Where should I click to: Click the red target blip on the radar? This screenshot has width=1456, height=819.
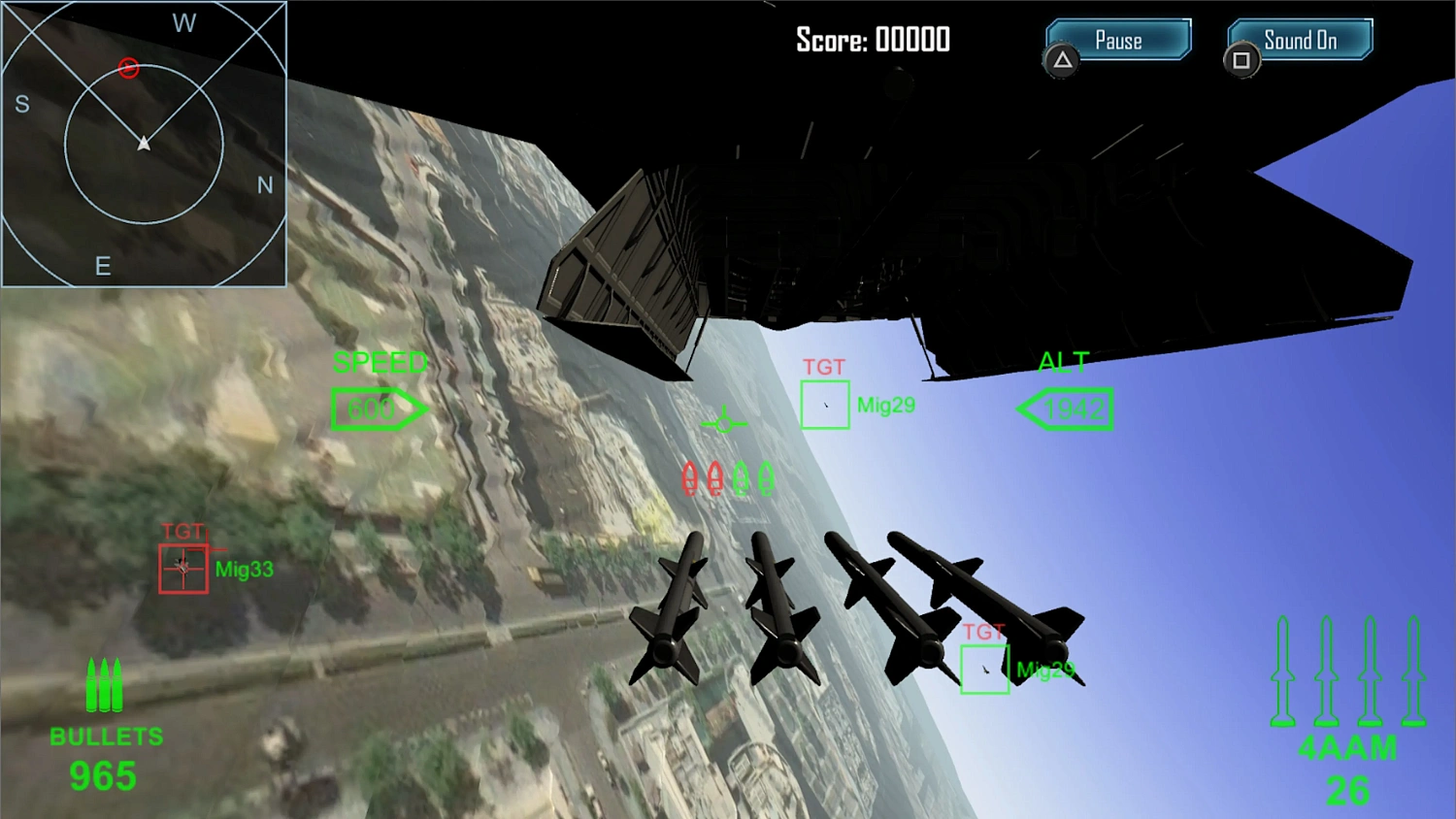(129, 68)
